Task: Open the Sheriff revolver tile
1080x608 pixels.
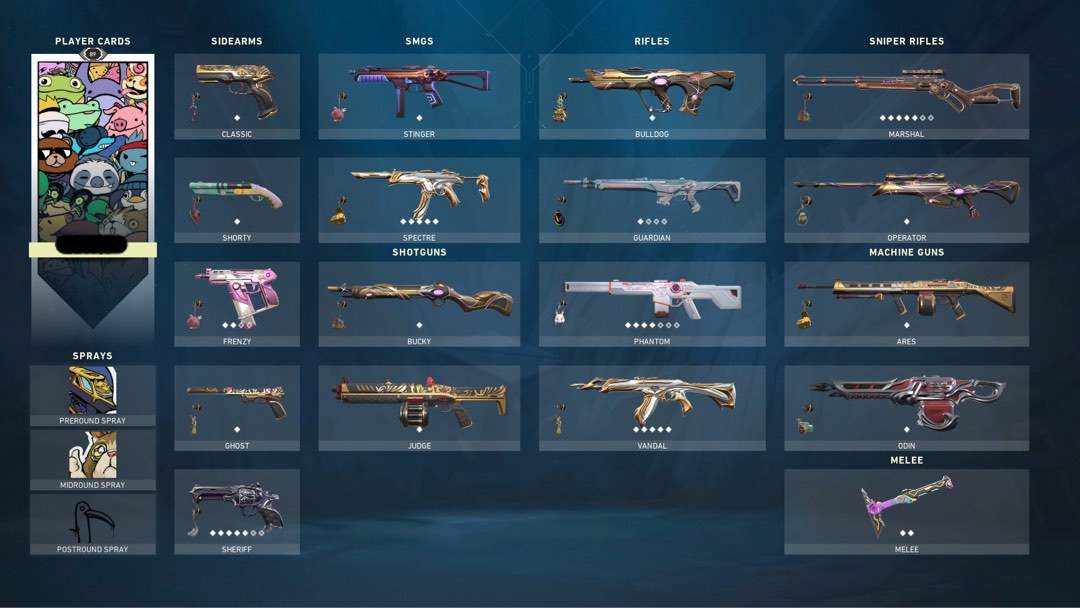Action: (x=237, y=509)
